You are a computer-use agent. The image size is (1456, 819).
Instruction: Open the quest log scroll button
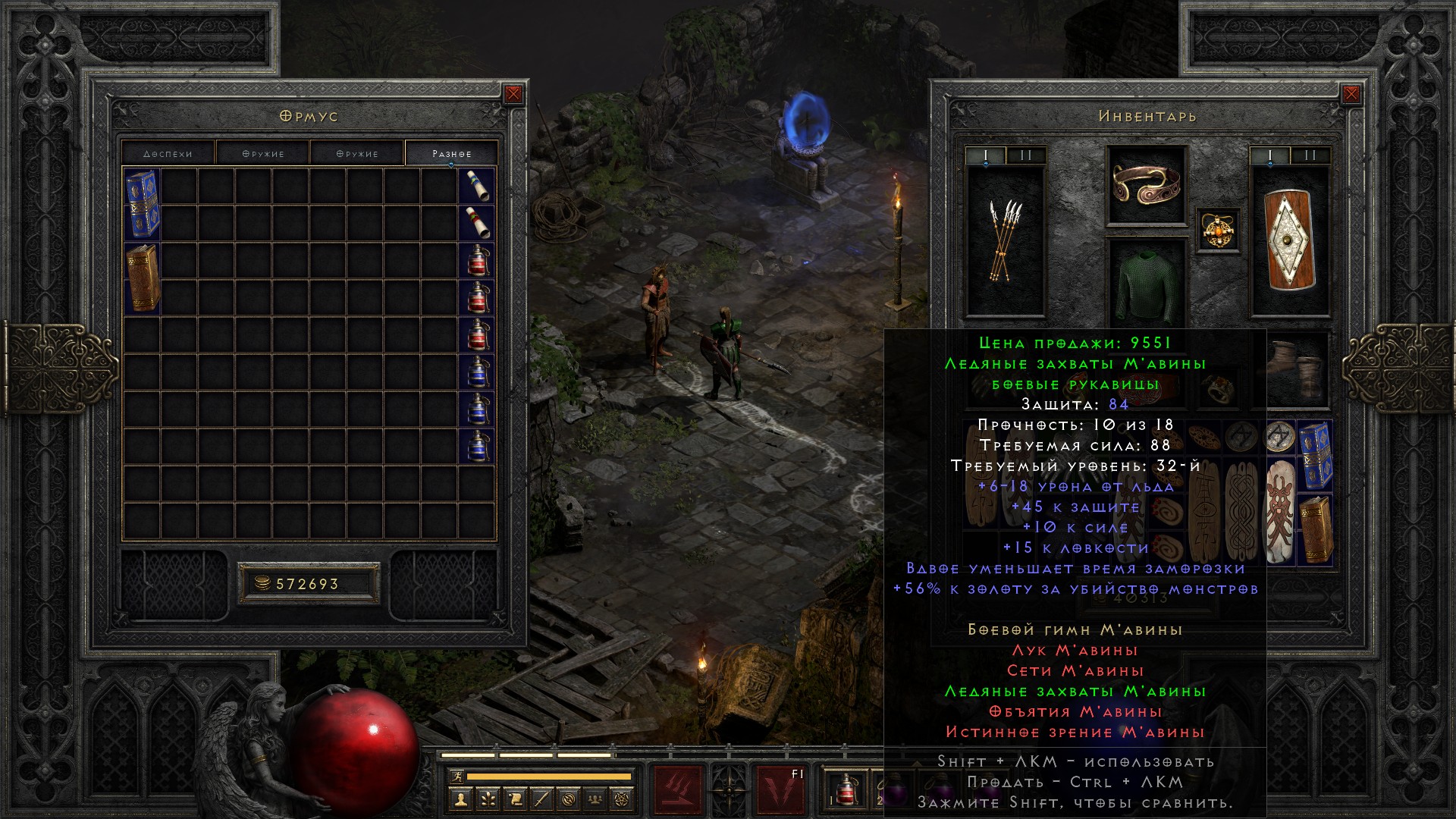[x=514, y=799]
